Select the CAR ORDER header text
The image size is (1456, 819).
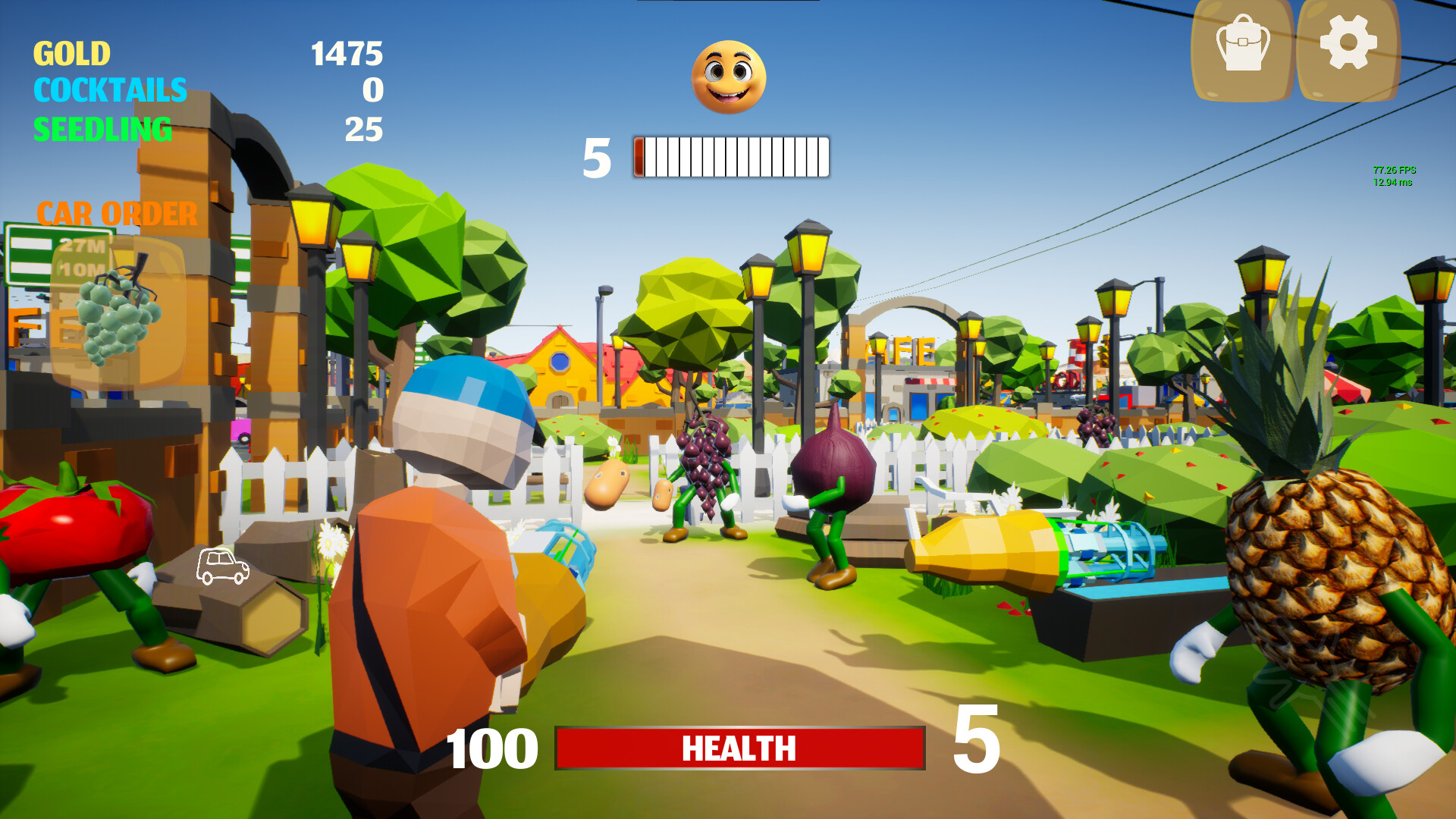(x=118, y=214)
